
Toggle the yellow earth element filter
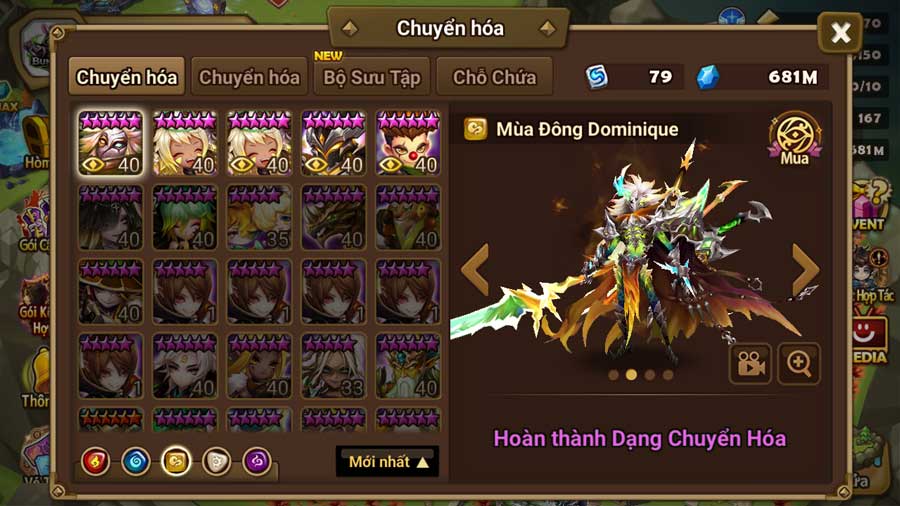[x=176, y=460]
